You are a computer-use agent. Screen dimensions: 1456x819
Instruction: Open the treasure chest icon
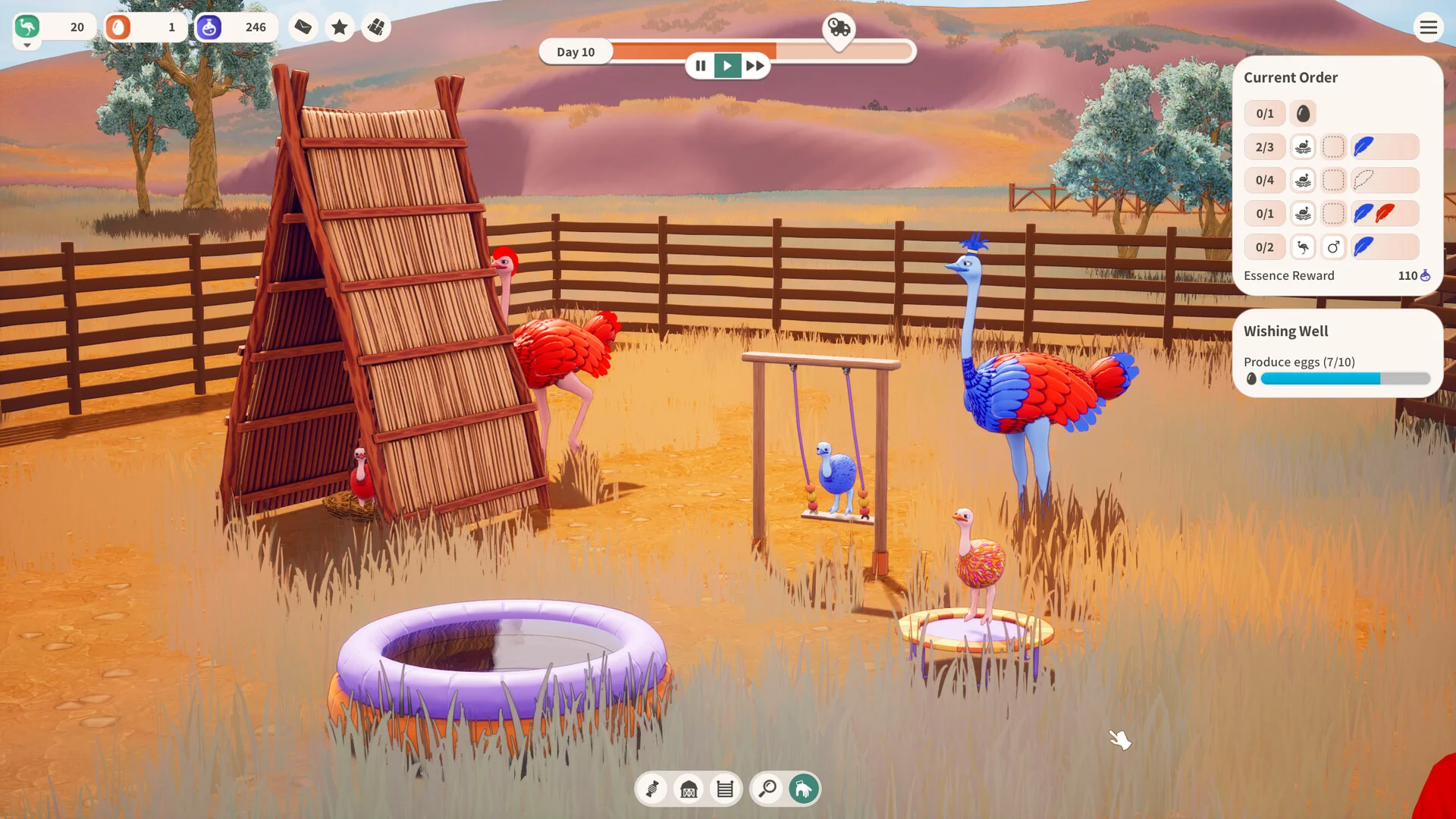point(376,27)
